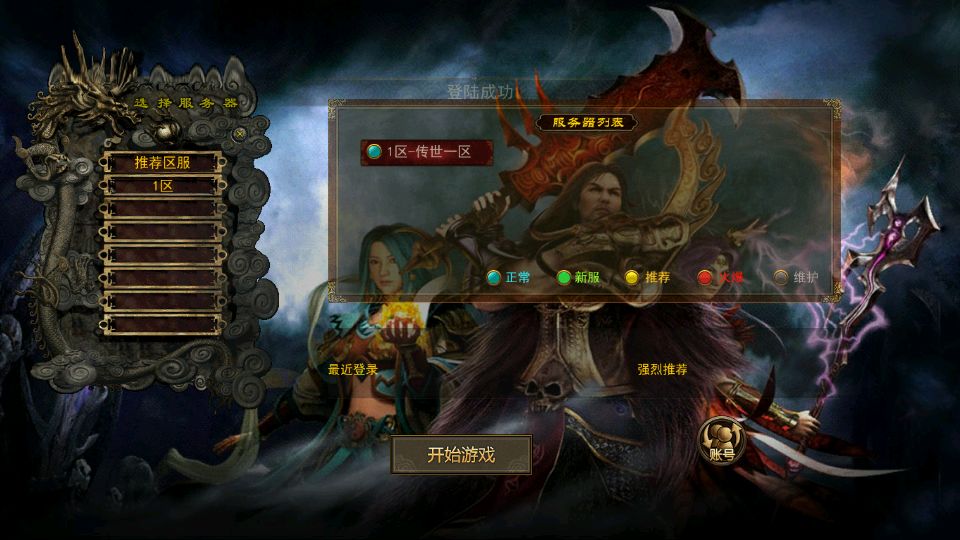This screenshot has height=540, width=960.
Task: Choose the 1区 zone tab
Action: pos(162,185)
